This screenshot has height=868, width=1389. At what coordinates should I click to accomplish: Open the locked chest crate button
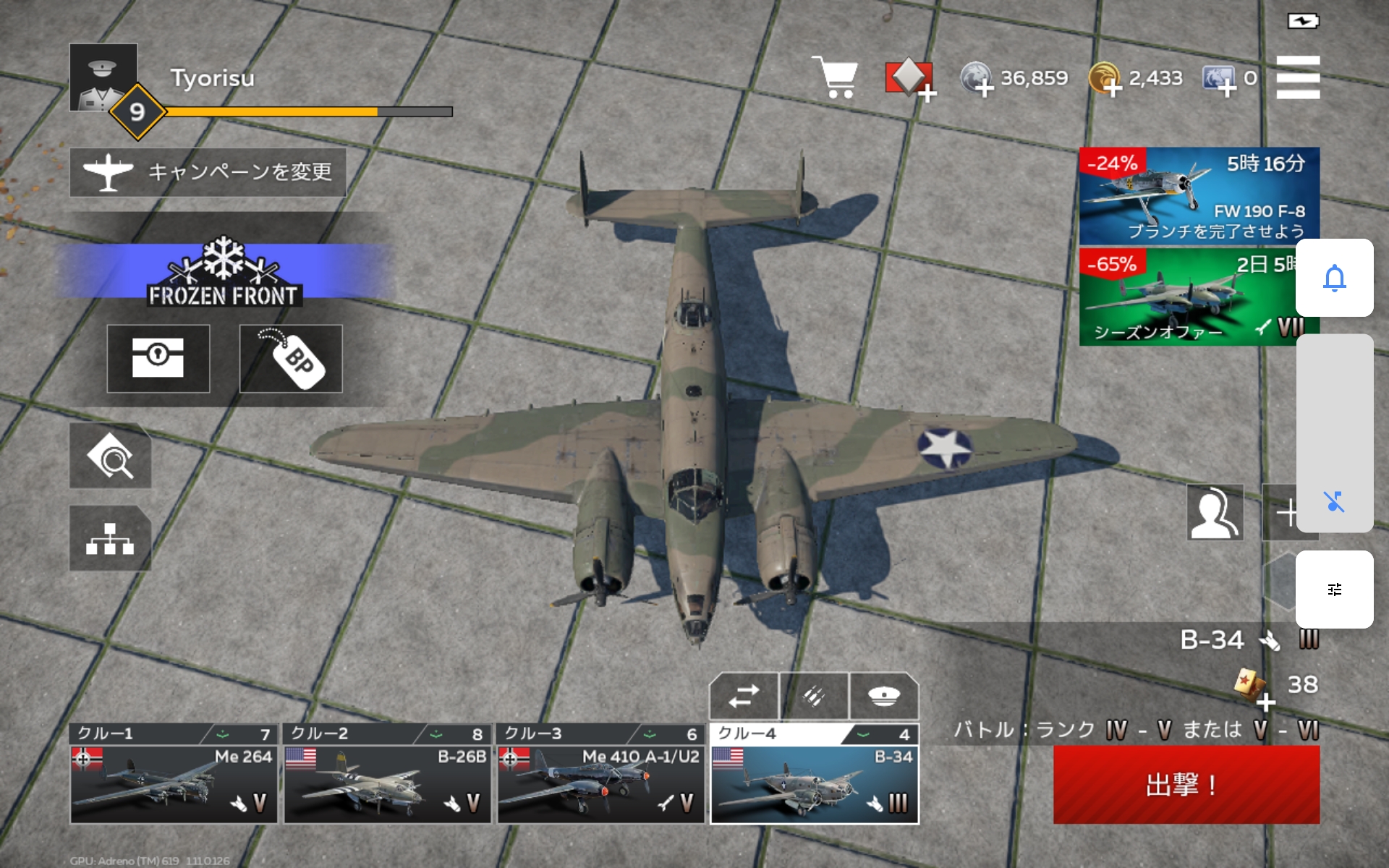(158, 359)
